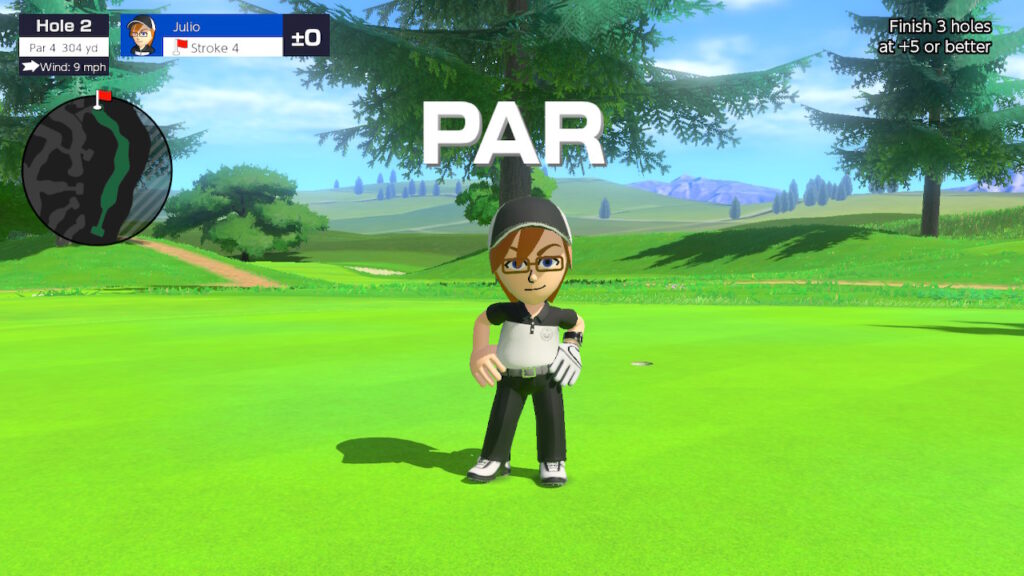Open the circular course minimap

coord(96,170)
